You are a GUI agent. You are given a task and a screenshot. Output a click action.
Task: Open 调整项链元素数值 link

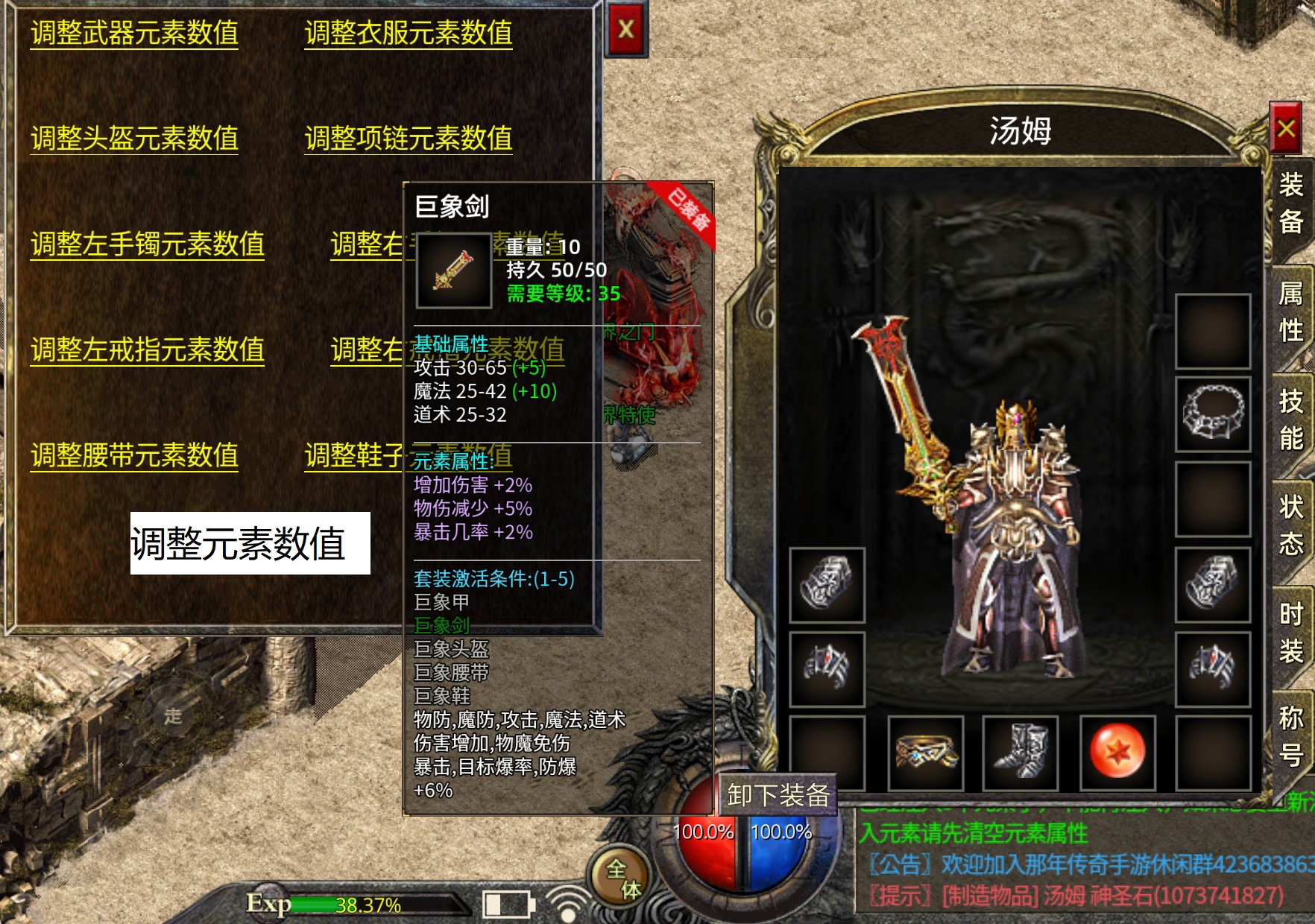[x=408, y=139]
